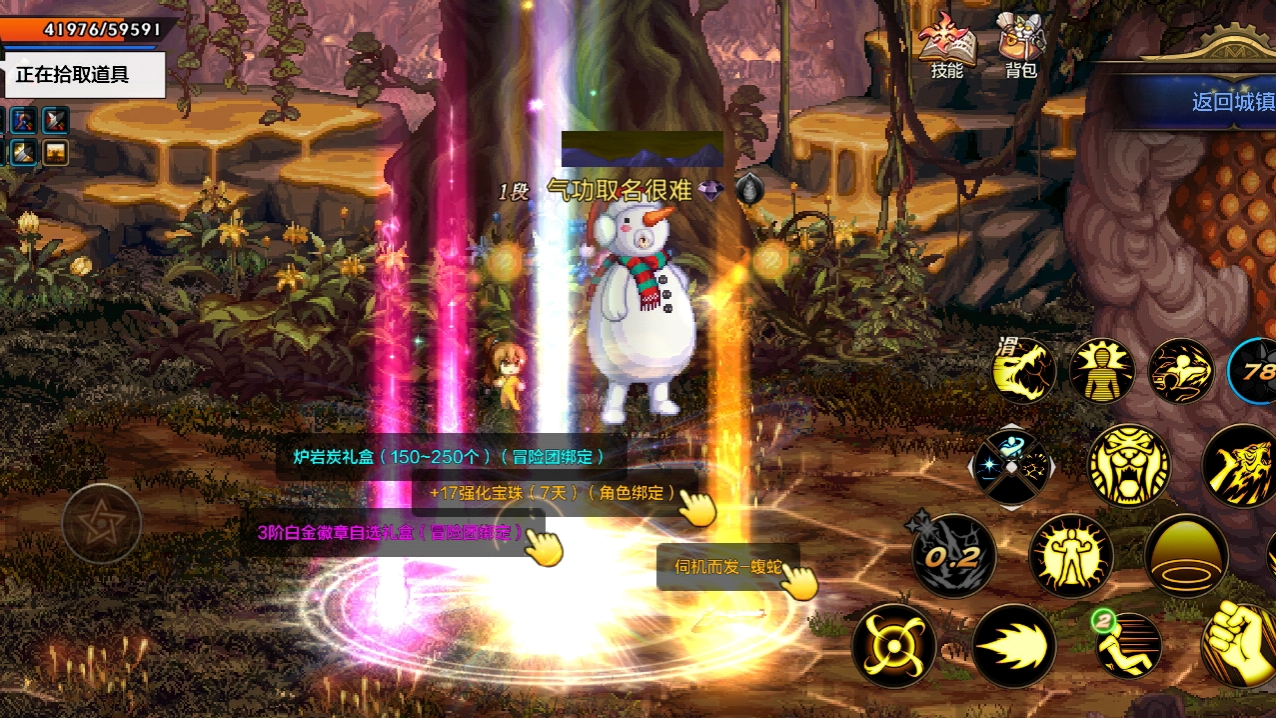Tap the four-way quick skill wheel
The width and height of the screenshot is (1276, 718).
click(1012, 466)
